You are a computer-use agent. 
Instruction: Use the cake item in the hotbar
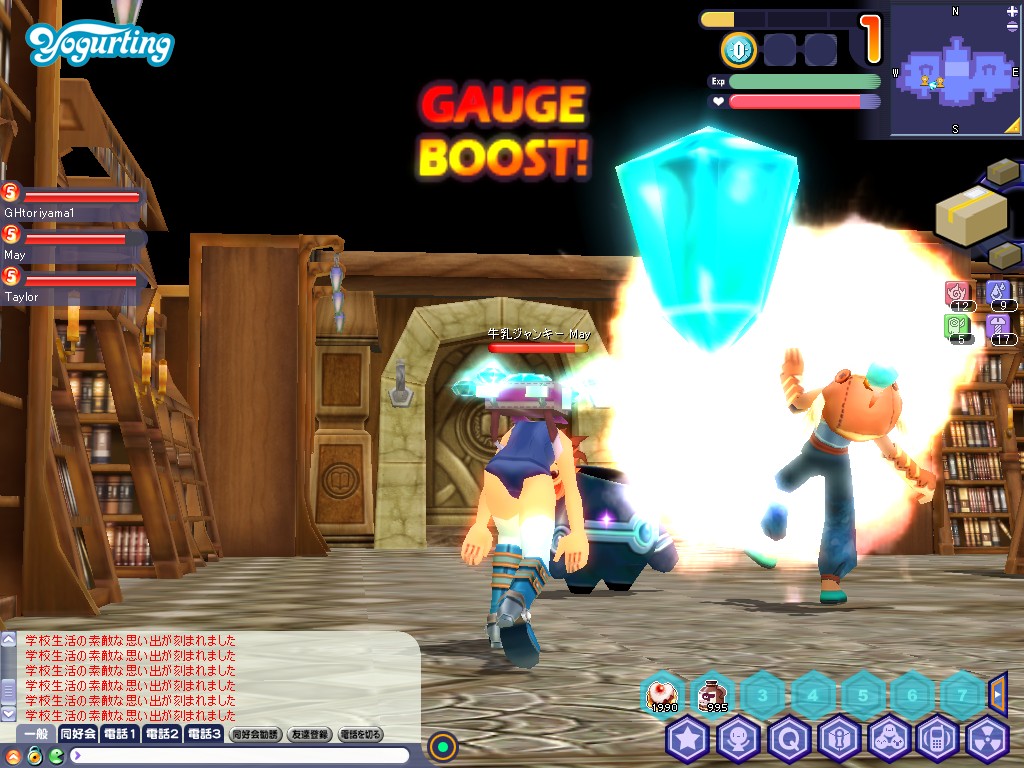click(662, 693)
